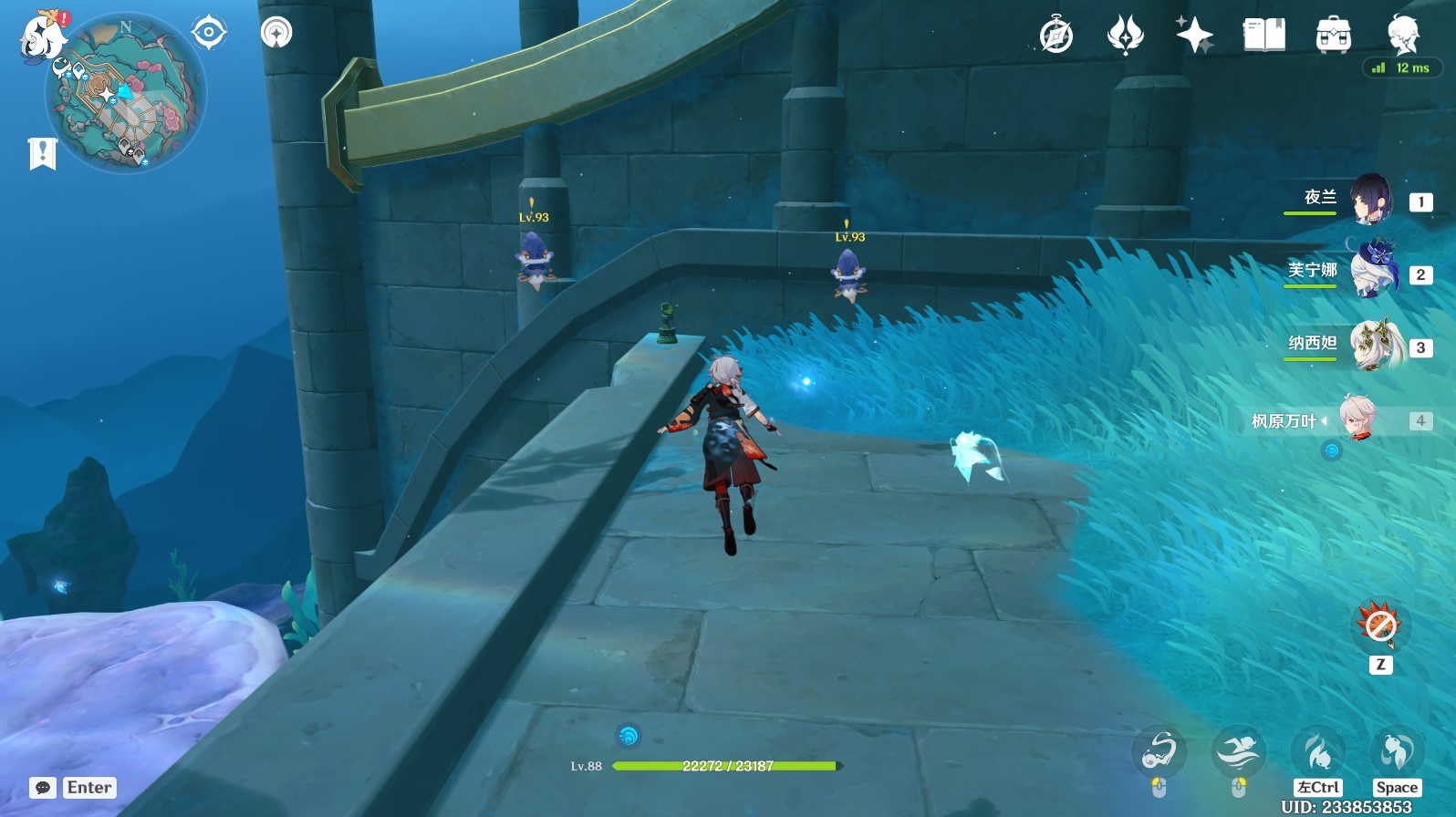This screenshot has height=817, width=1456.
Task: Open the chat speech-bubble button
Action: pyautogui.click(x=43, y=788)
